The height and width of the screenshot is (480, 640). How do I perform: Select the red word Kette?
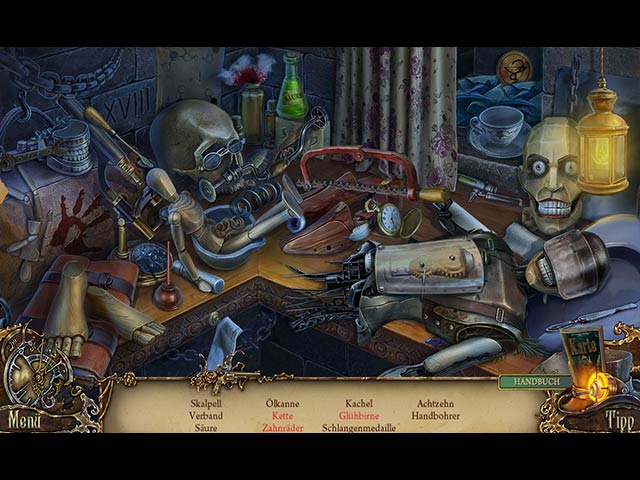click(282, 416)
